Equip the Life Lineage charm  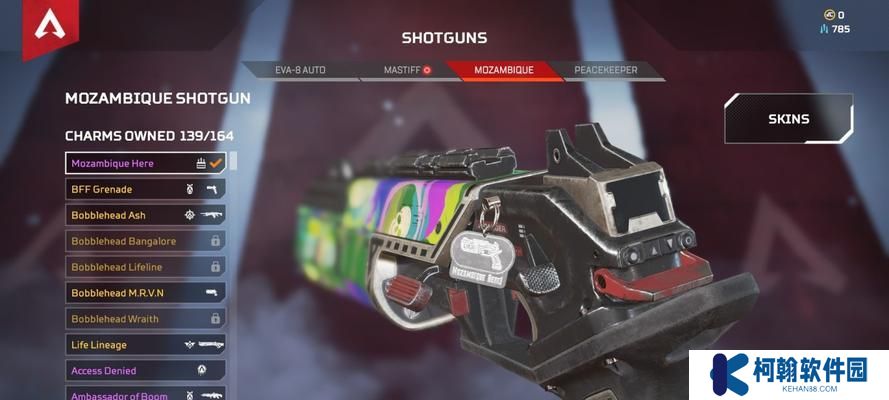145,345
